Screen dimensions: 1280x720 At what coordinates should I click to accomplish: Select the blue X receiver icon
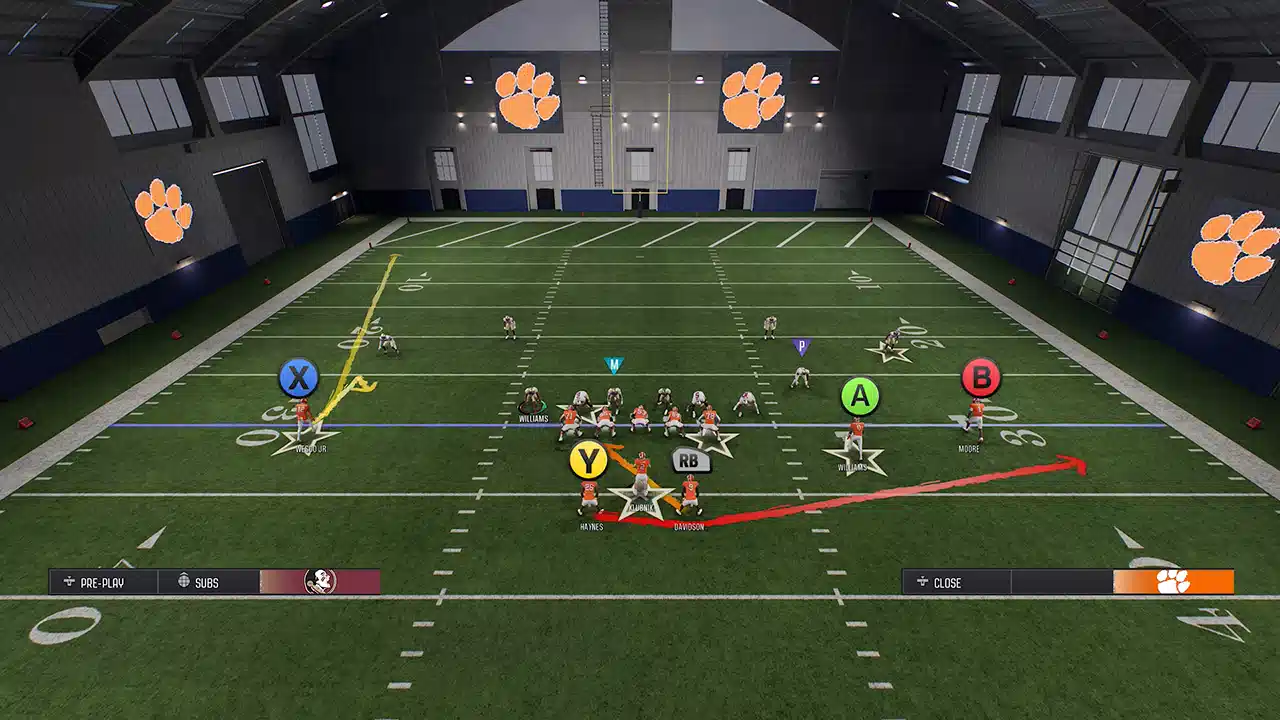click(297, 377)
